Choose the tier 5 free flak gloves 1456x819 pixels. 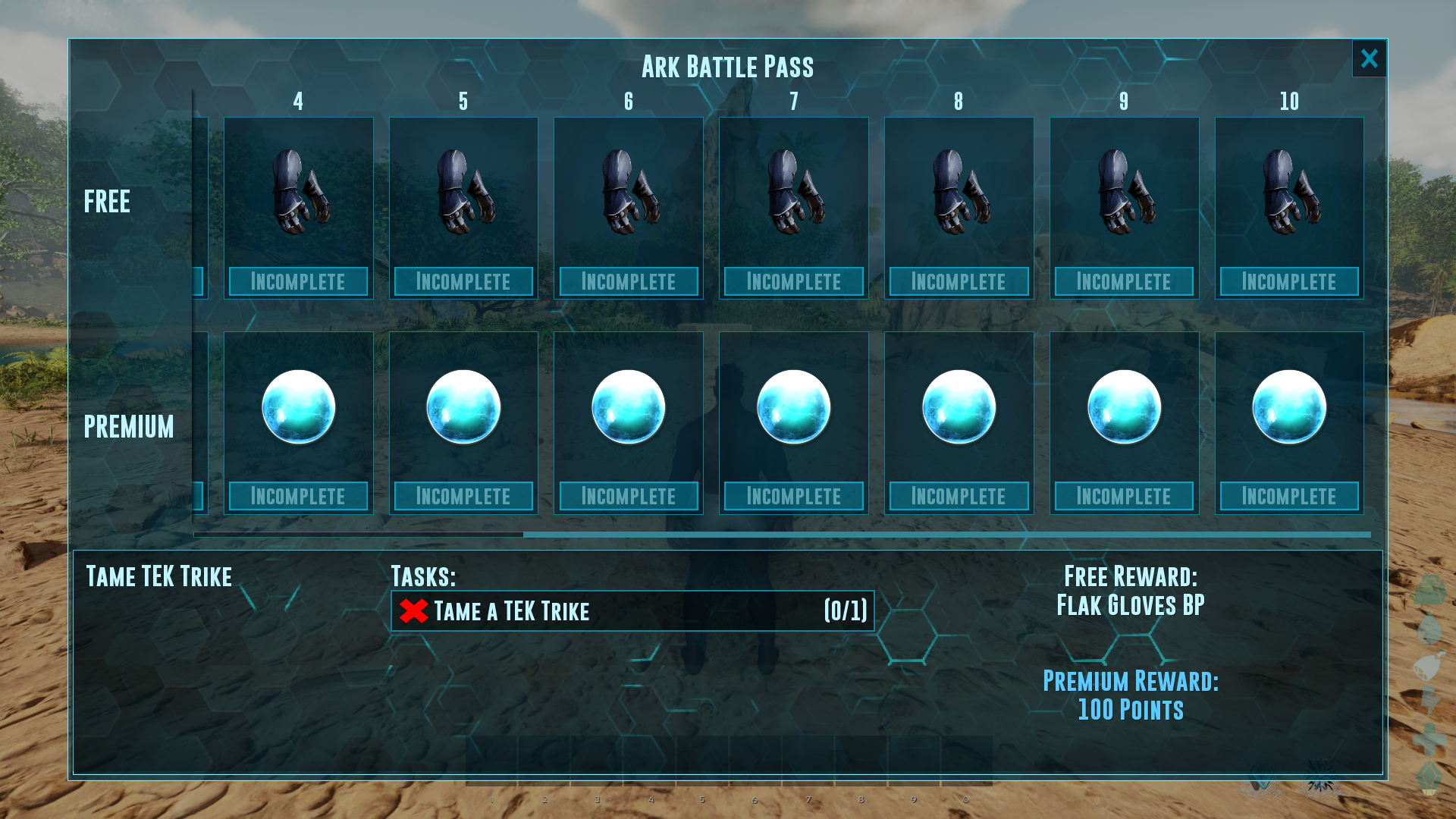(x=463, y=192)
